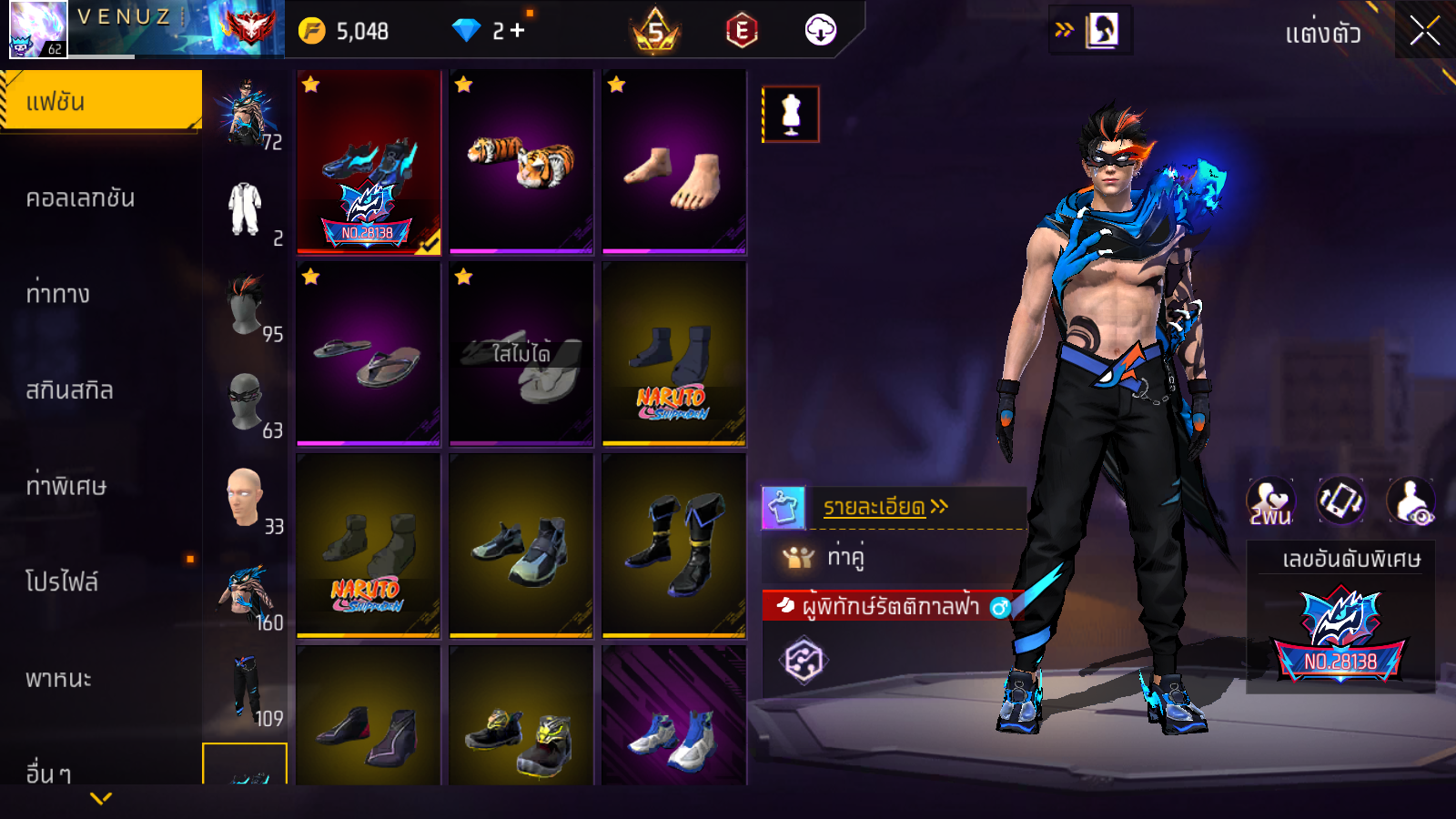Open the black pants category
1456x819 pixels.
pos(246,690)
